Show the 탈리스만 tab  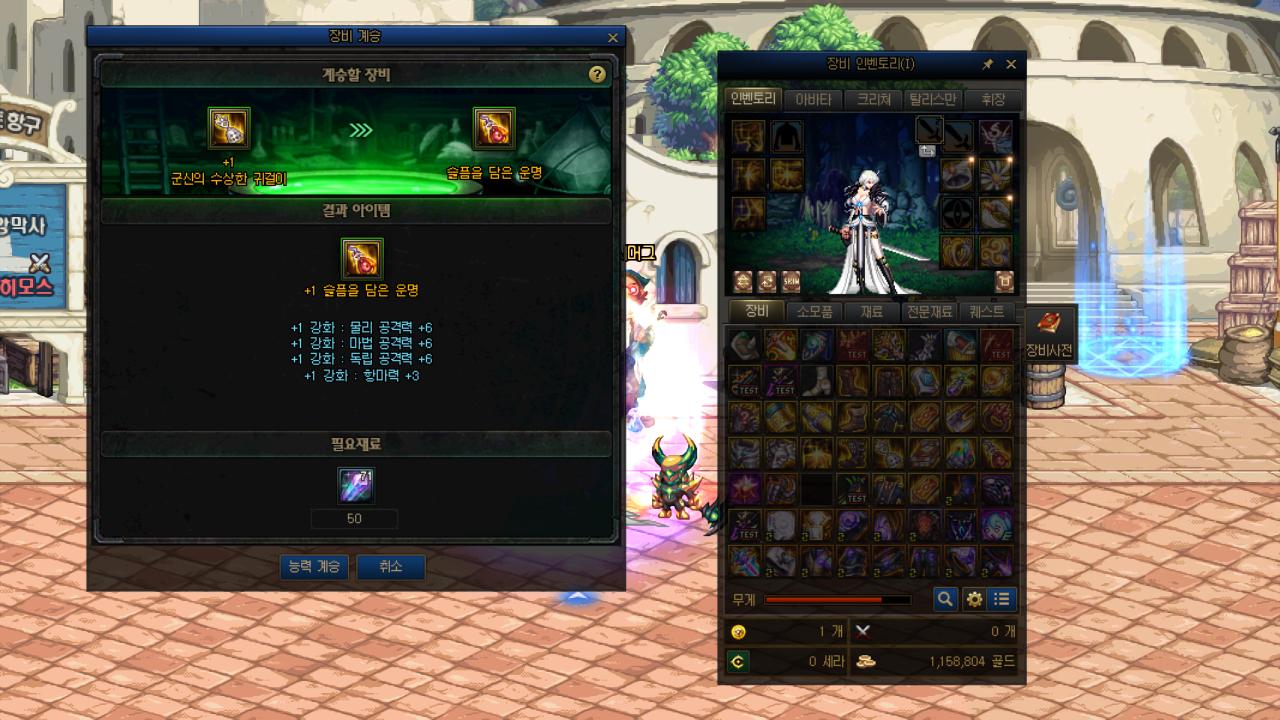pos(932,99)
